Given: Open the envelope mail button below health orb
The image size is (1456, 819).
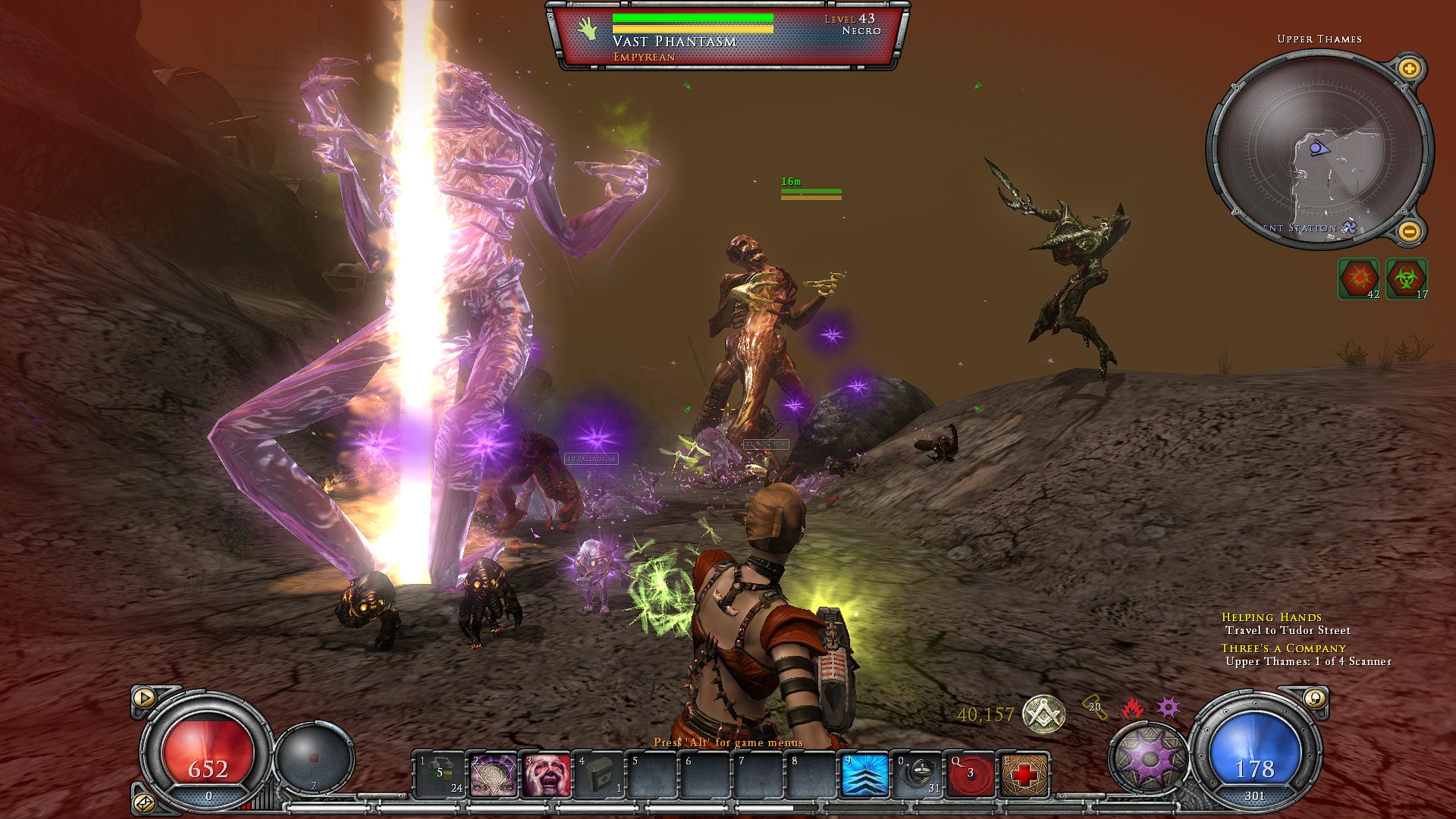Looking at the screenshot, I should [144, 802].
